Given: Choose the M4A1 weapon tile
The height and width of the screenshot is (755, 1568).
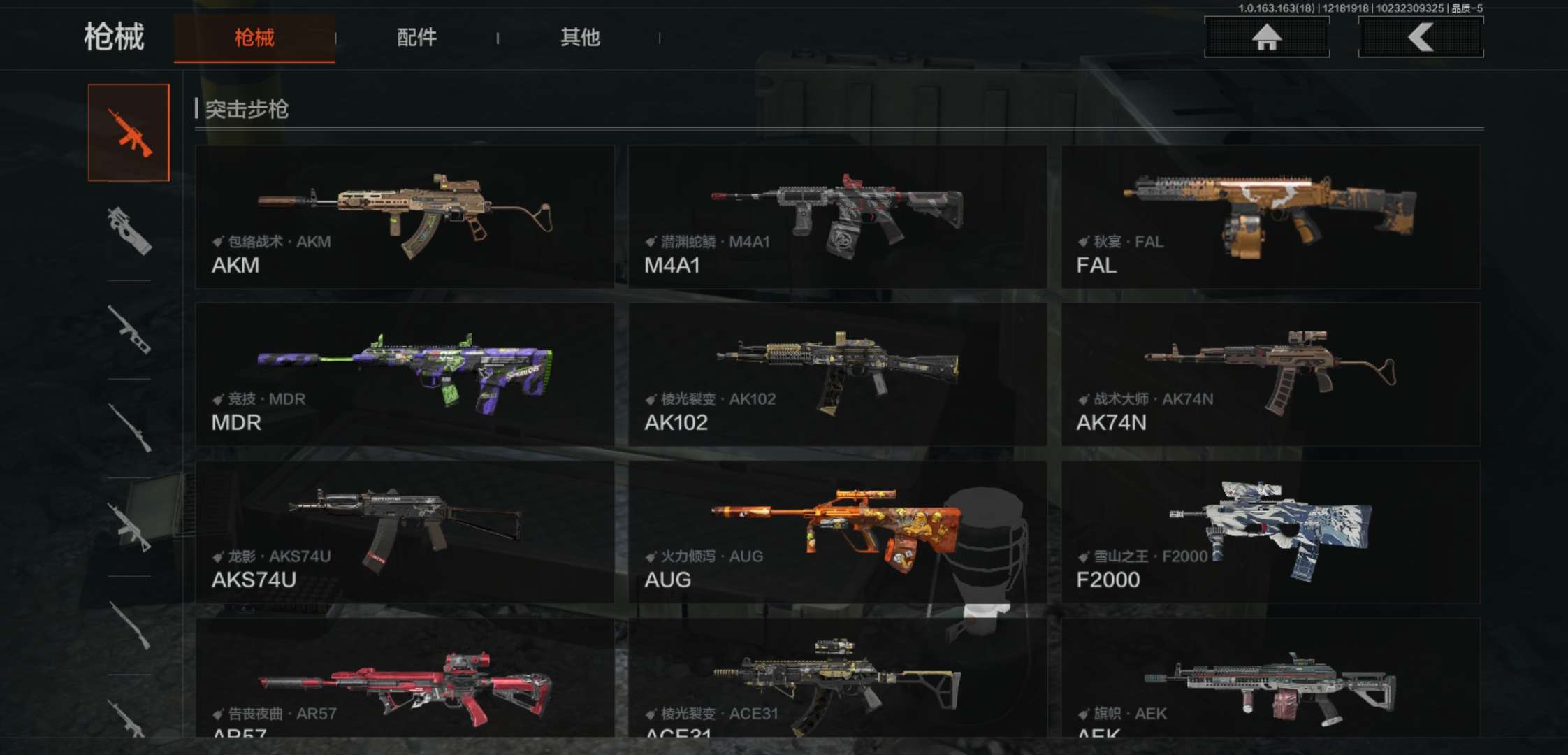Looking at the screenshot, I should point(837,217).
